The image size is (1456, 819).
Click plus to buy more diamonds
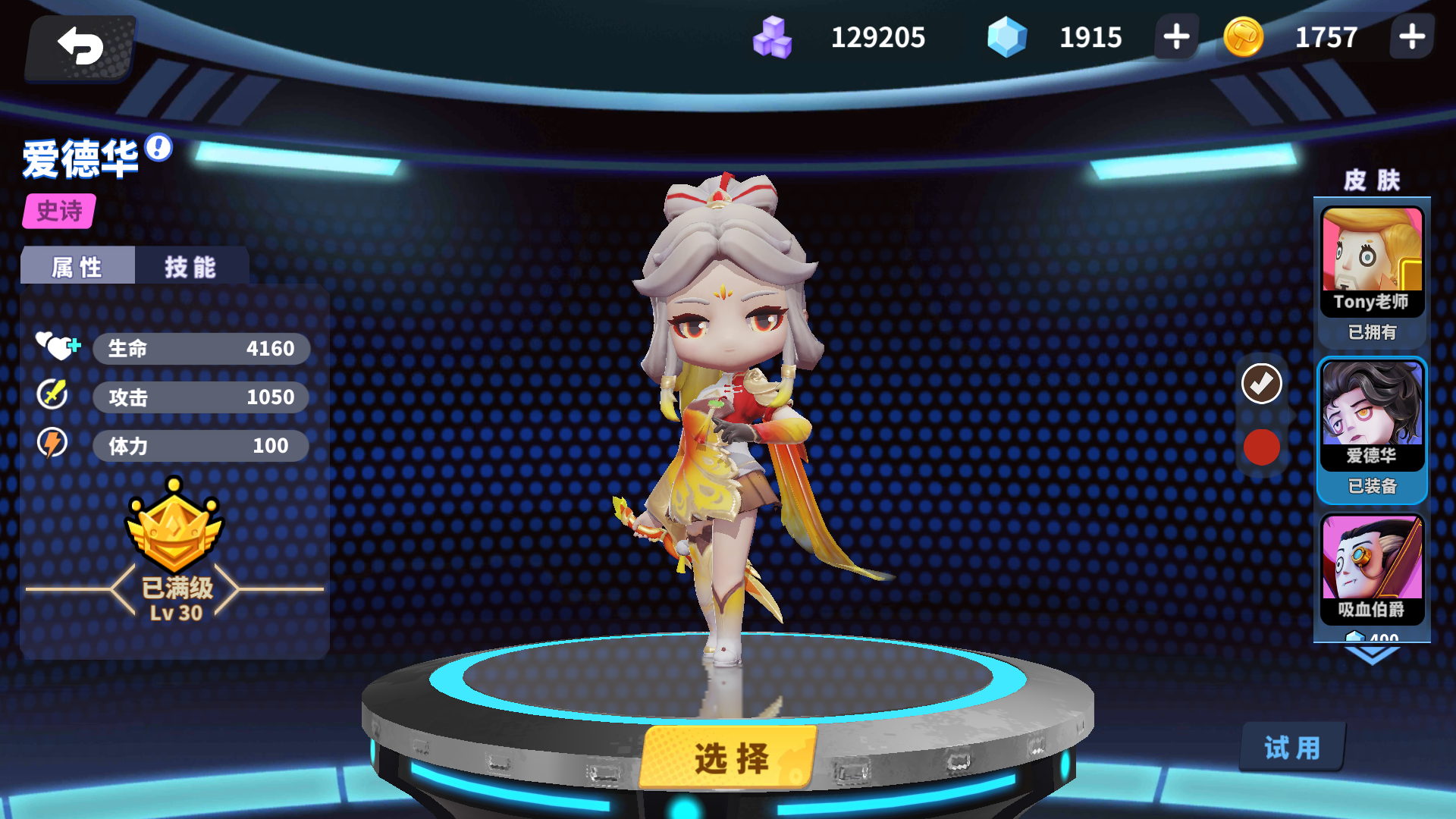coord(1175,36)
